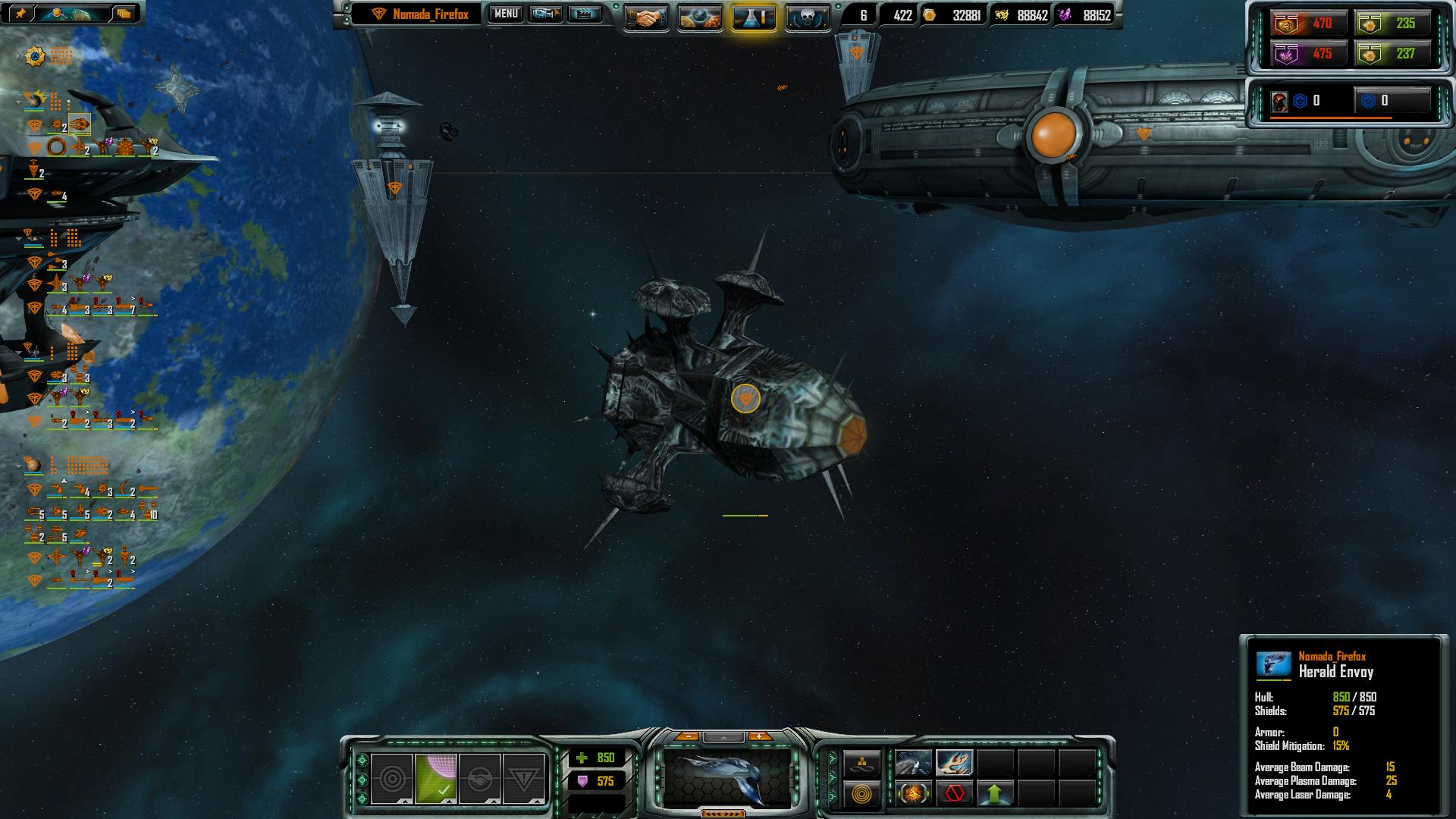Toggle the green checked engagement range button

436,779
